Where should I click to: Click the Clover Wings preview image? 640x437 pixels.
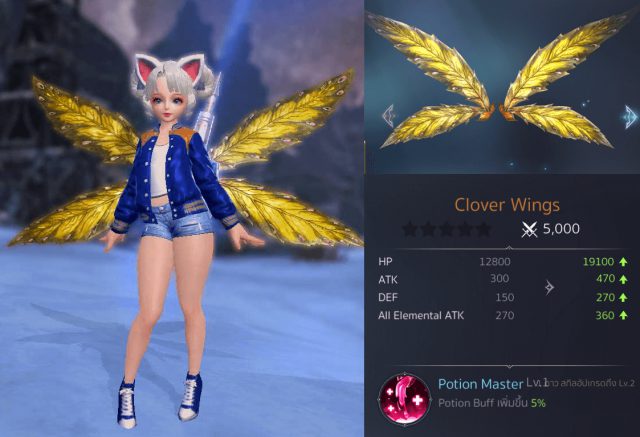pyautogui.click(x=503, y=92)
